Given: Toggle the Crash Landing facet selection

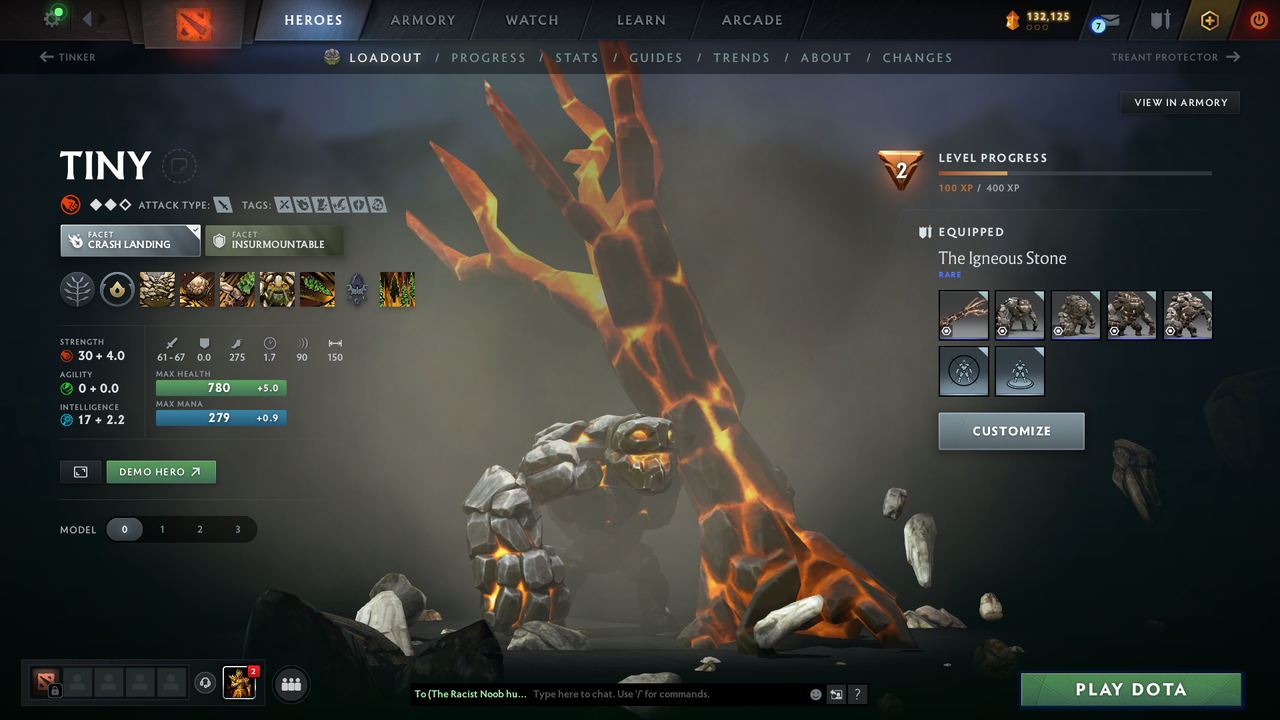Looking at the screenshot, I should point(129,240).
